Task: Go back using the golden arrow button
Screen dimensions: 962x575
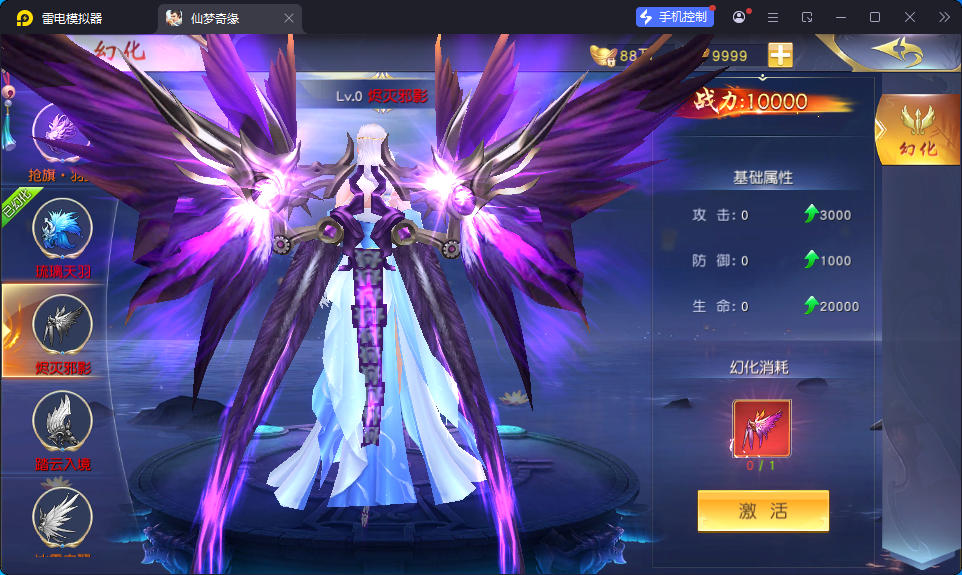Action: point(896,50)
